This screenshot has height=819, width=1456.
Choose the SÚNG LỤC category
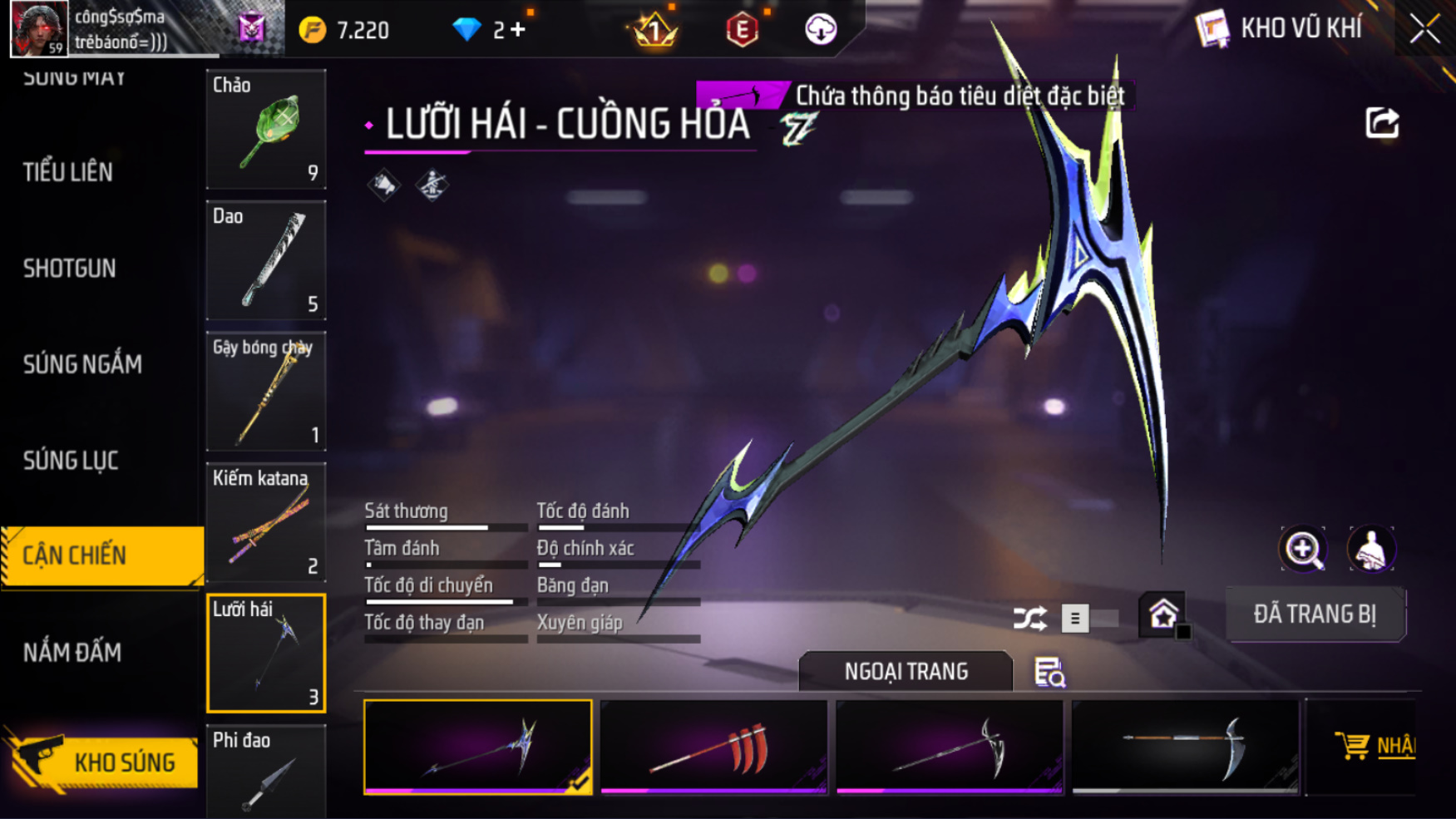(x=71, y=461)
